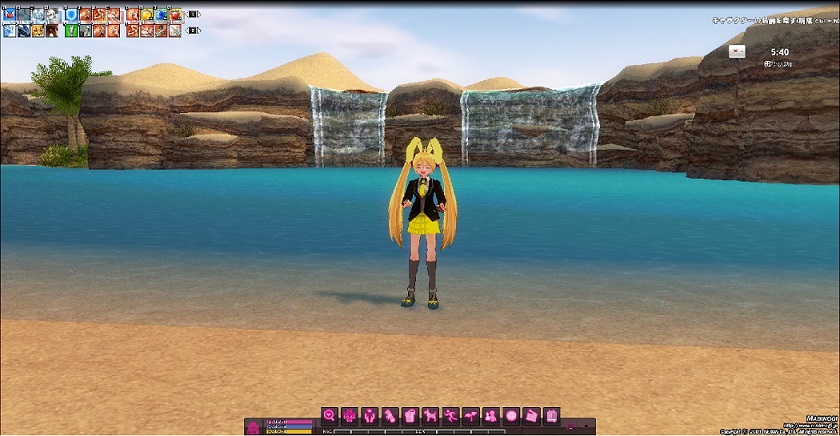
Task: Activate the blue shield skill icon
Action: (71, 15)
